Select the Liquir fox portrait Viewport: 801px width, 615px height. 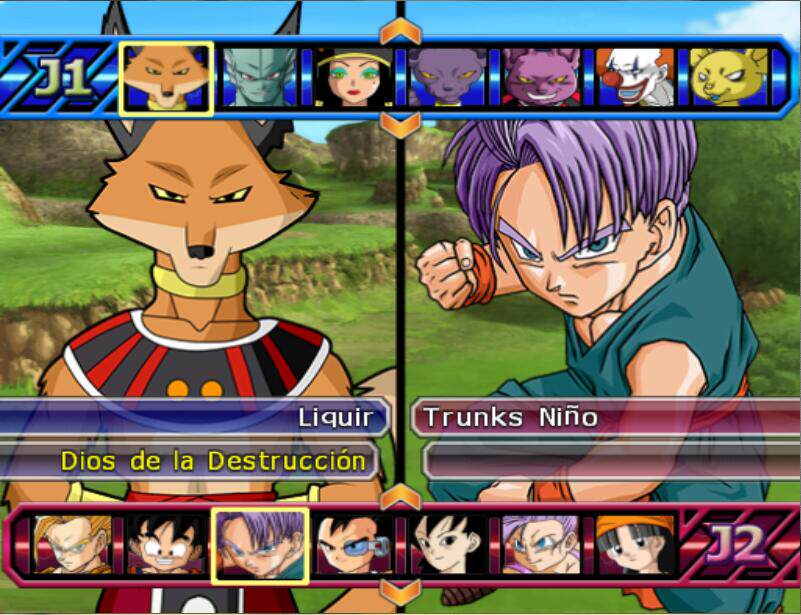166,78
